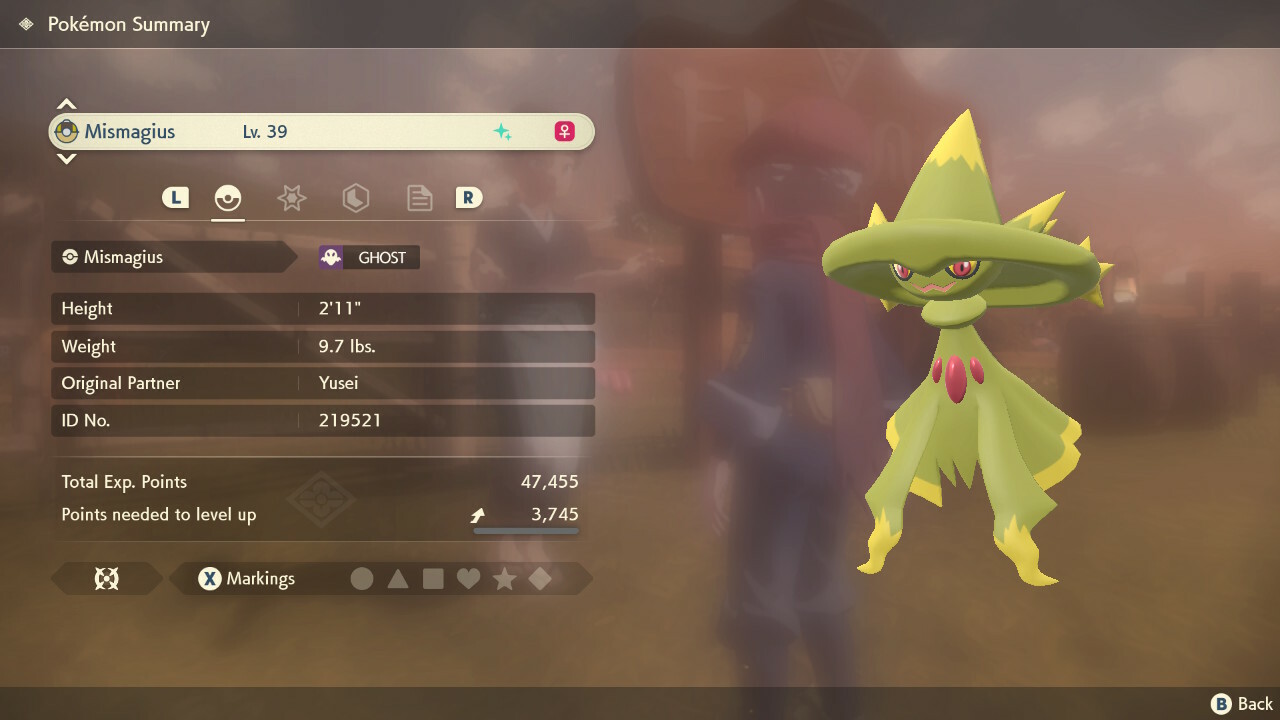Toggle the circle marking
The width and height of the screenshot is (1280, 720).
pos(362,579)
